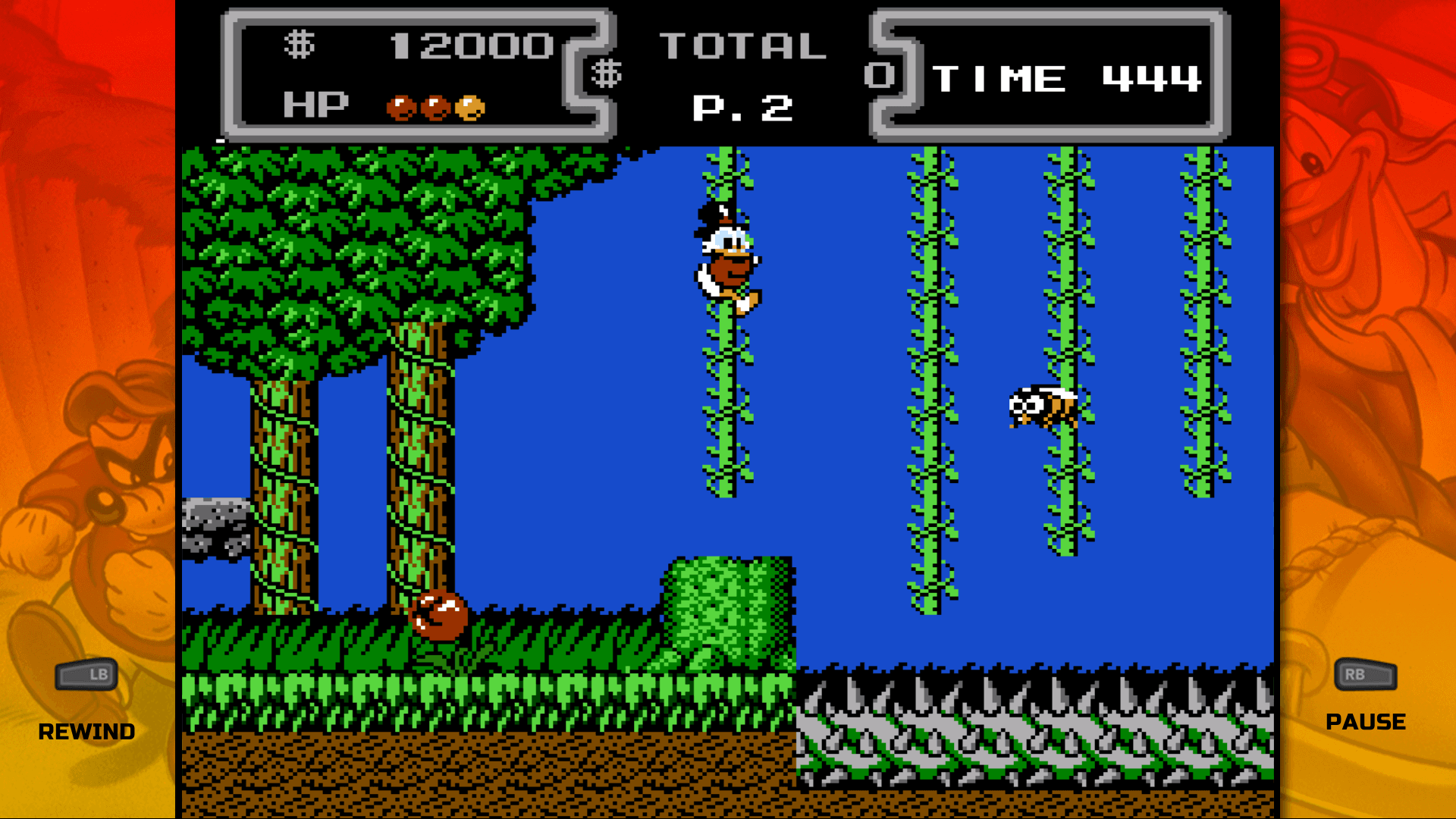Click the second dollar symbol beside TOTAL
The image size is (1456, 819).
coord(607,74)
